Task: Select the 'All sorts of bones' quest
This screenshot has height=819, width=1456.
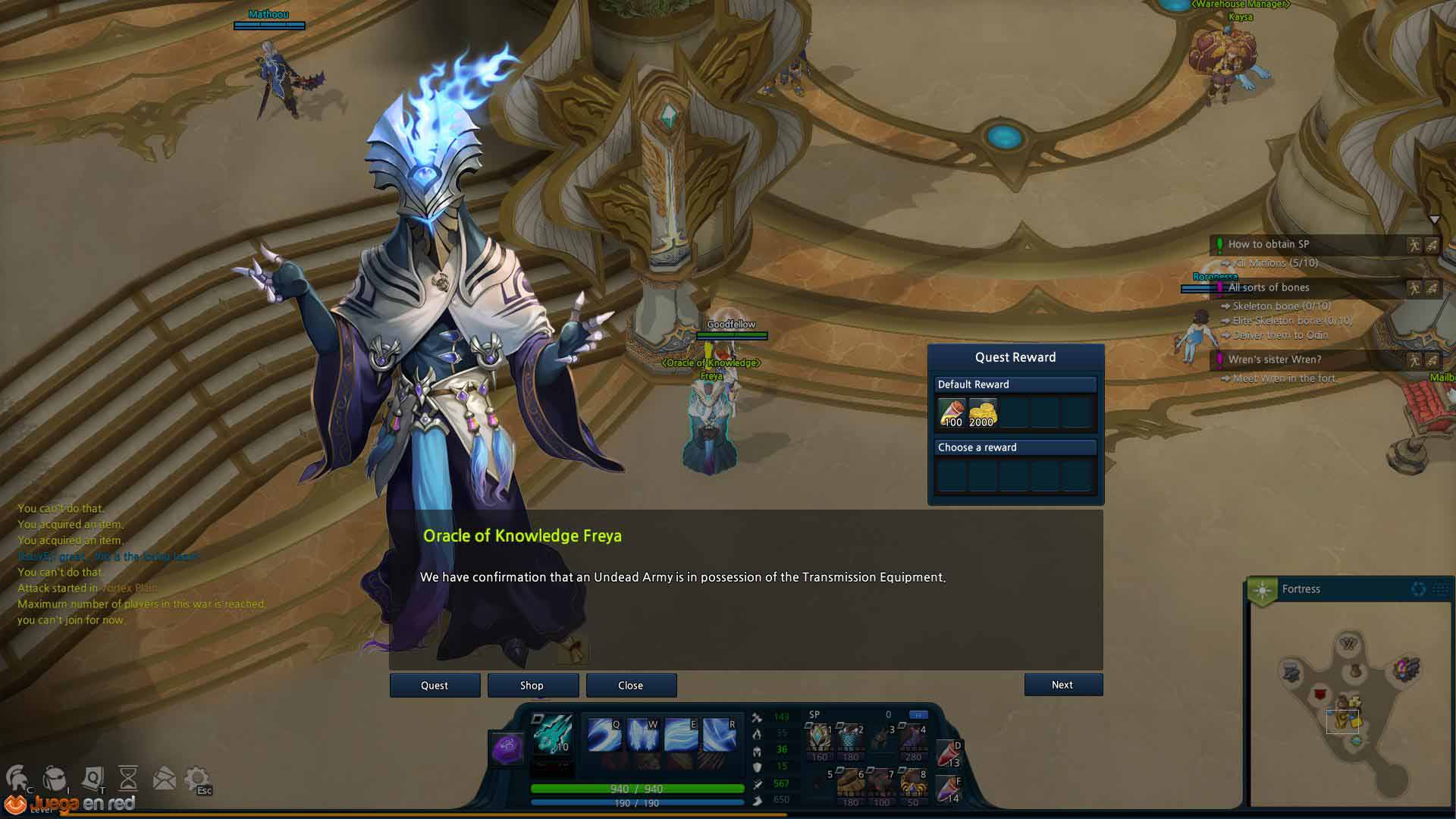Action: click(x=1269, y=287)
